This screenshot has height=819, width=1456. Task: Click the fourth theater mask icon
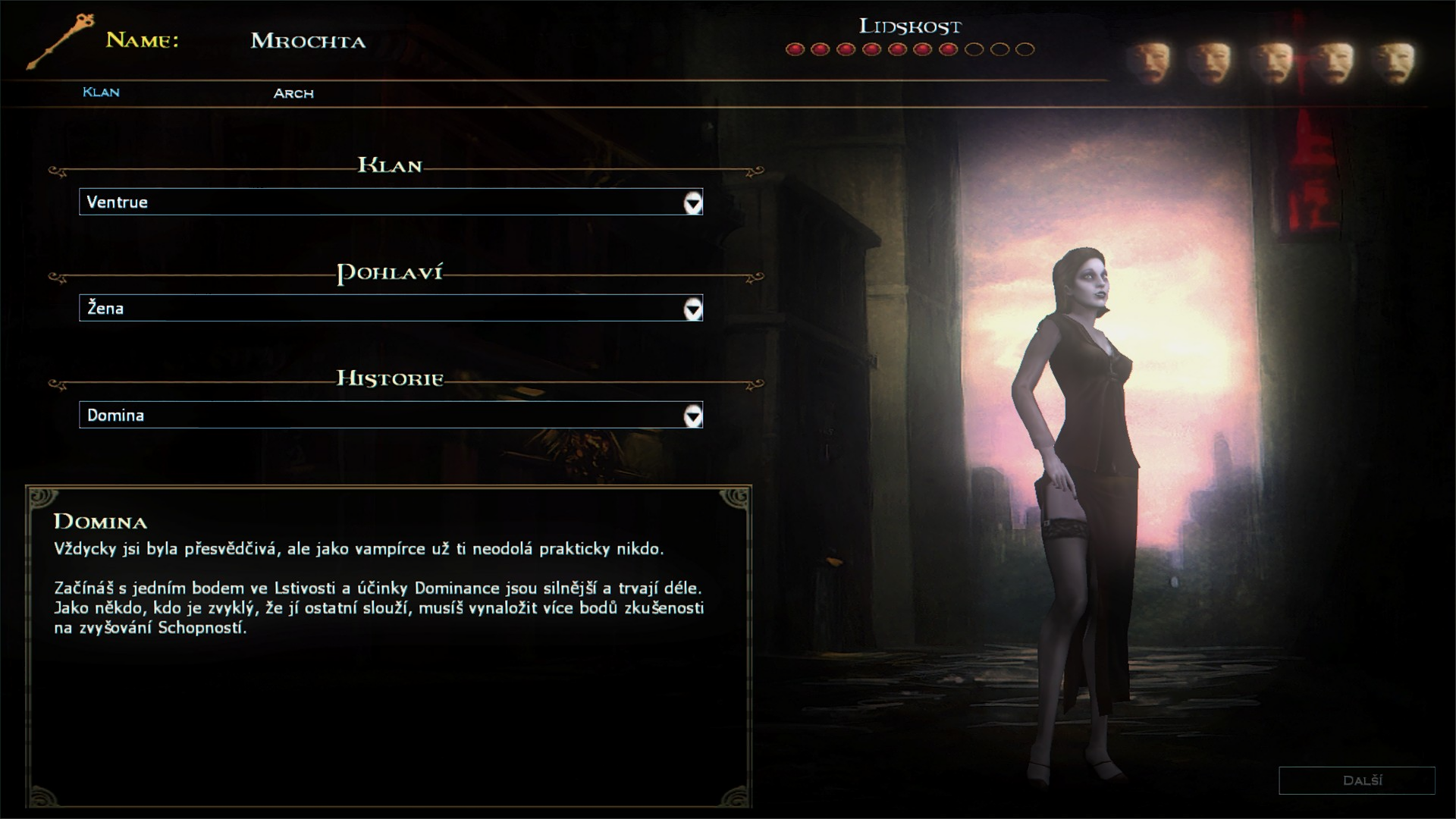point(1332,59)
